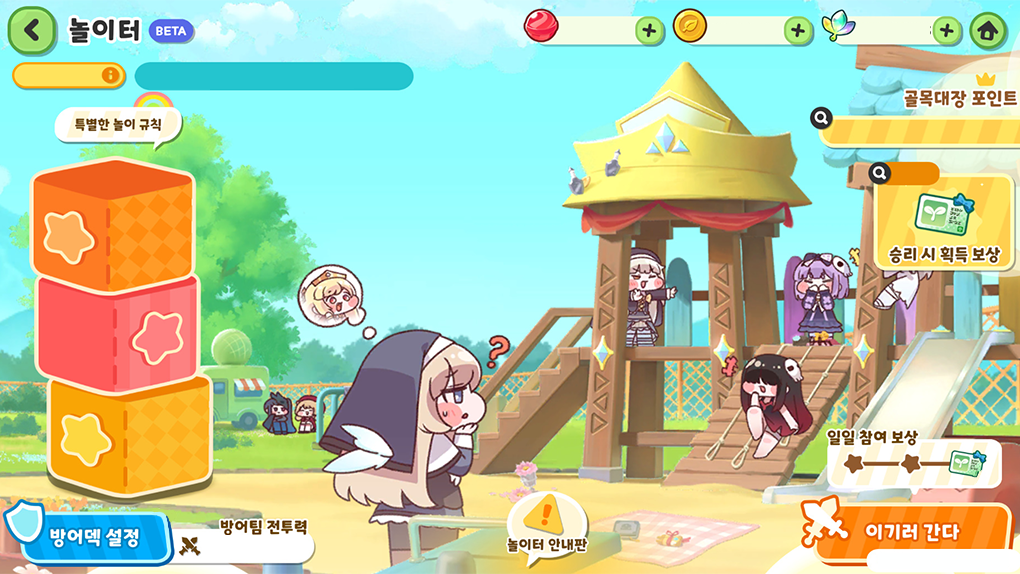1020x574 pixels.
Task: Open the 방어덱 설정 defense deck settings
Action: (x=92, y=541)
